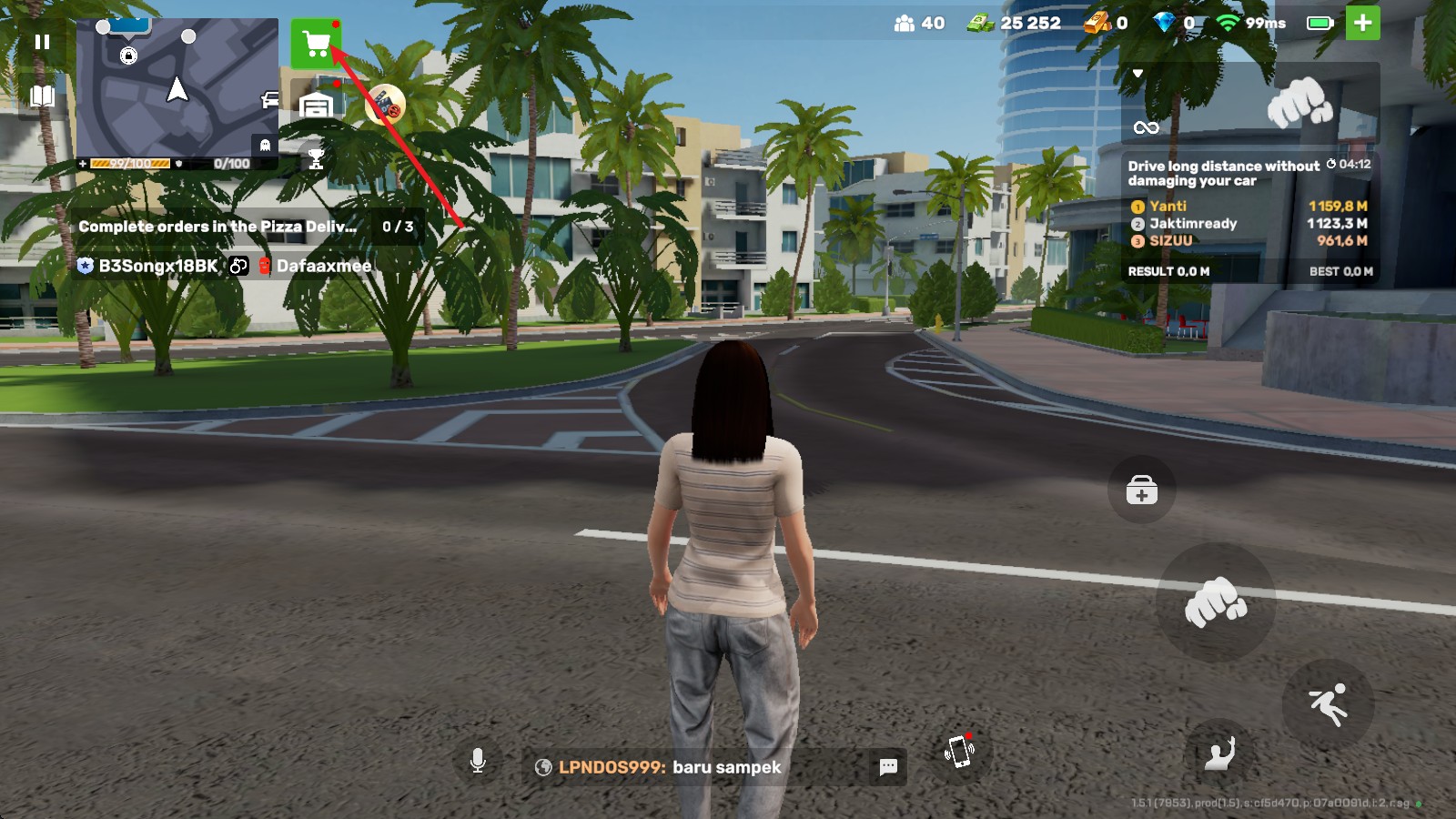The height and width of the screenshot is (819, 1456).
Task: Open the book journal icon
Action: (x=42, y=96)
